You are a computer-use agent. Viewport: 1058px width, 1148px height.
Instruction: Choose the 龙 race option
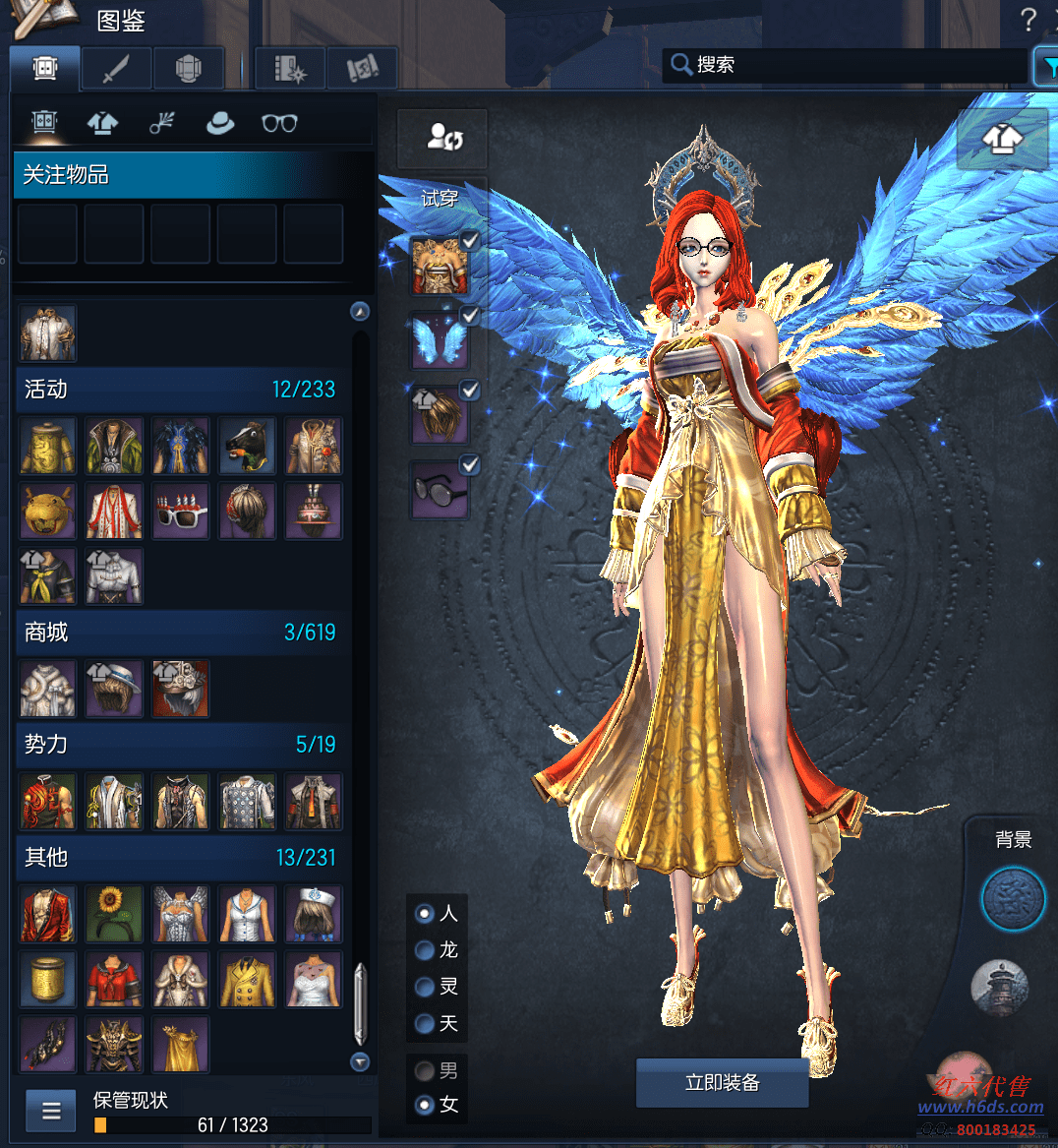425,950
